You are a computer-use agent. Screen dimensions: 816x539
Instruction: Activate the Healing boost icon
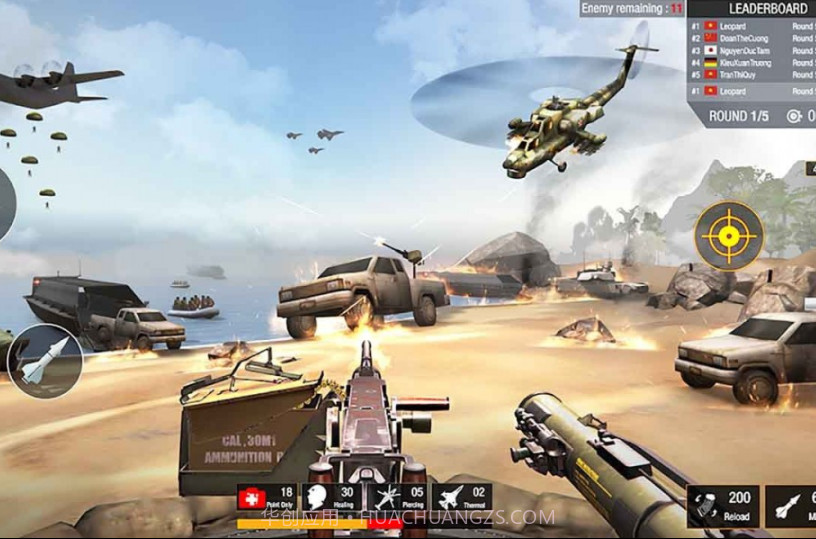pos(331,498)
